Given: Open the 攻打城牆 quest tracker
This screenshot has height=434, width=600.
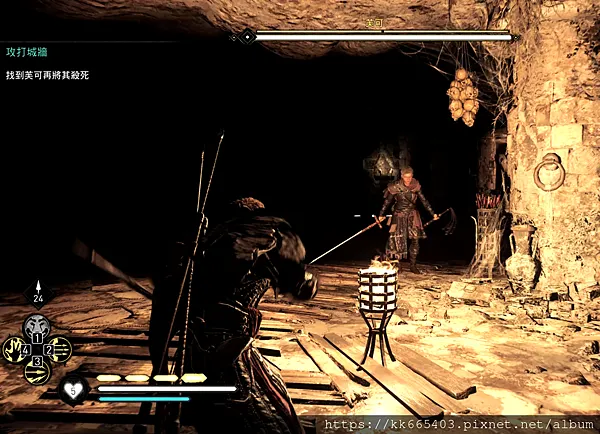Looking at the screenshot, I should (28, 51).
